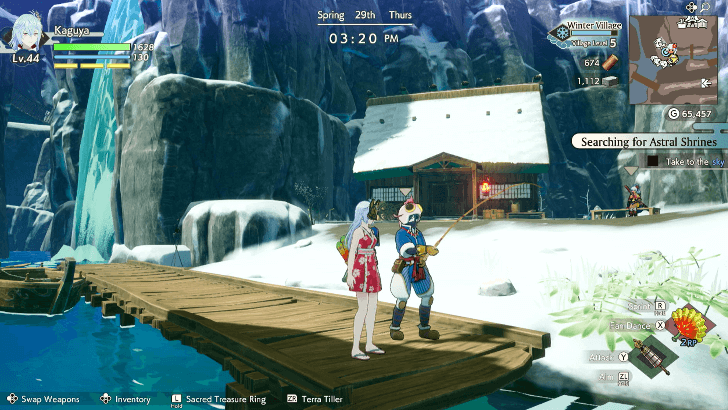This screenshot has width=728, height=410.
Task: Select the Searching for Astral Shrines quest tracker
Action: pyautogui.click(x=649, y=142)
